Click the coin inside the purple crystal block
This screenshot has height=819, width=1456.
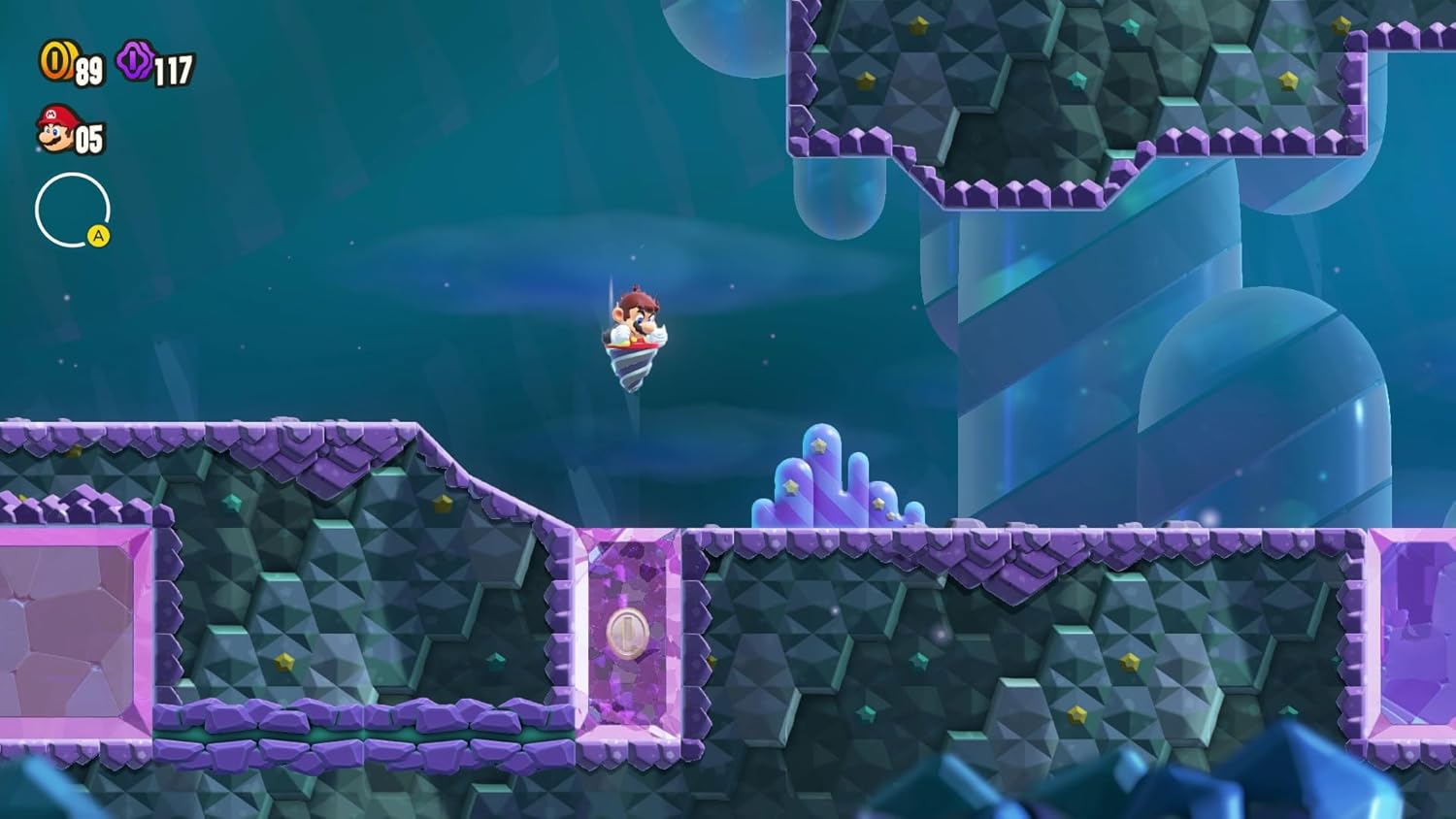[627, 631]
